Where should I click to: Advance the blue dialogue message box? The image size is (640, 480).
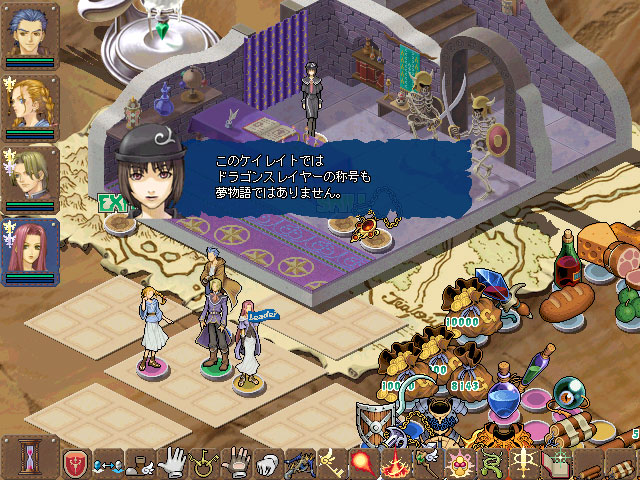coord(330,177)
